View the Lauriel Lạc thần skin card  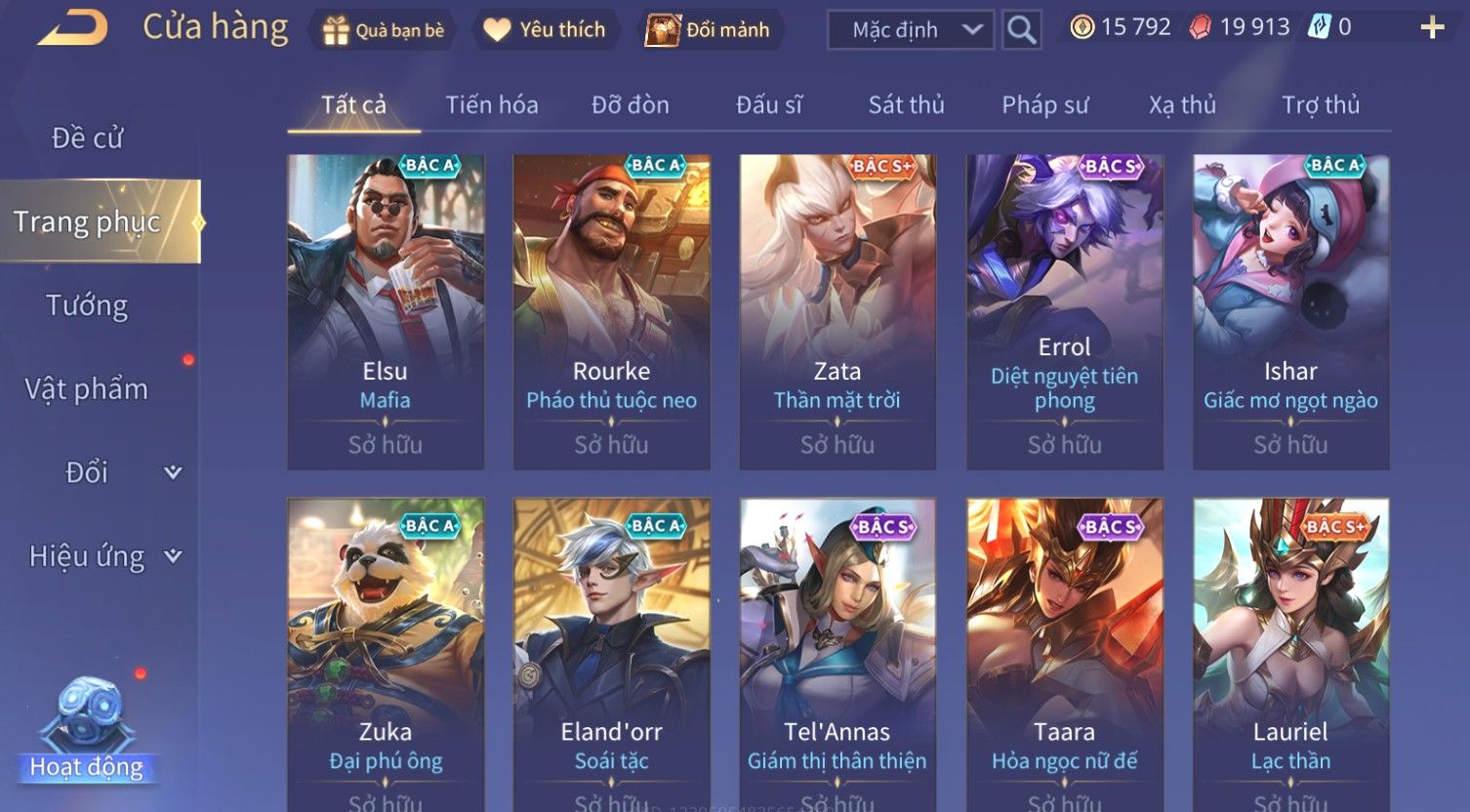(x=1290, y=654)
